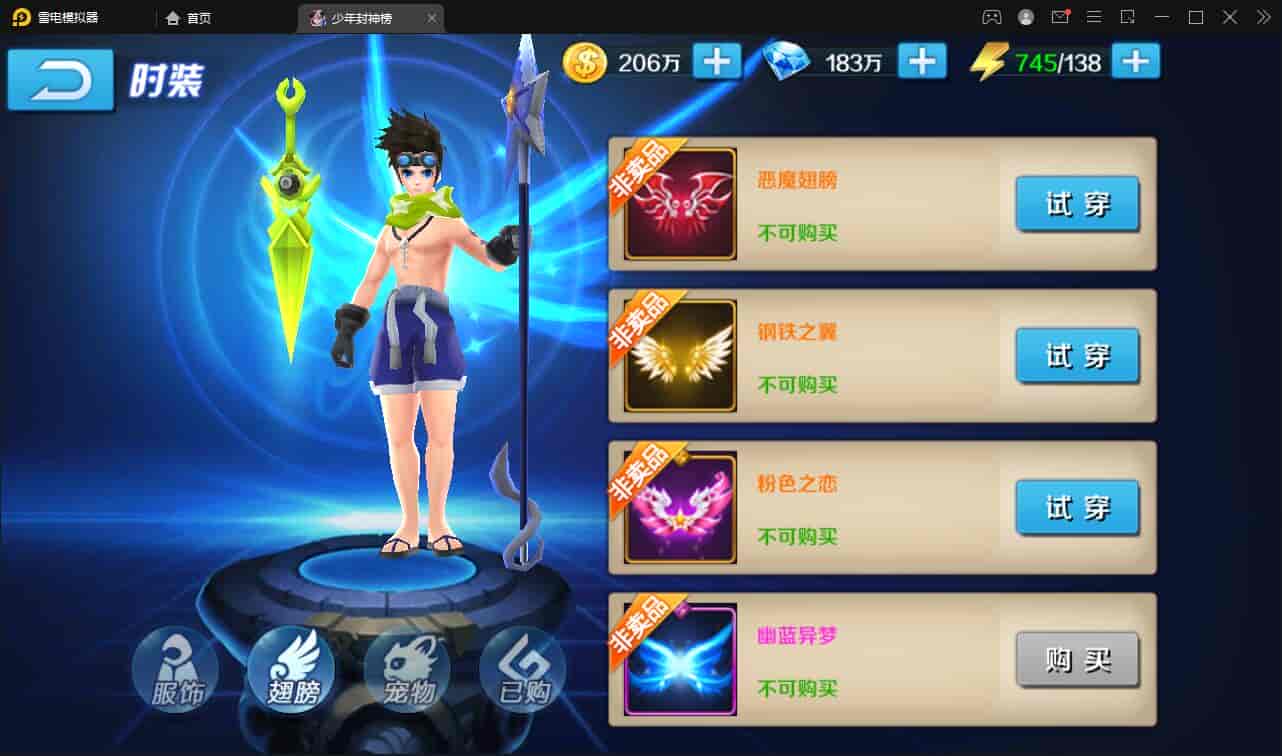1282x756 pixels.
Task: Add more diamonds with plus button
Action: 921,62
